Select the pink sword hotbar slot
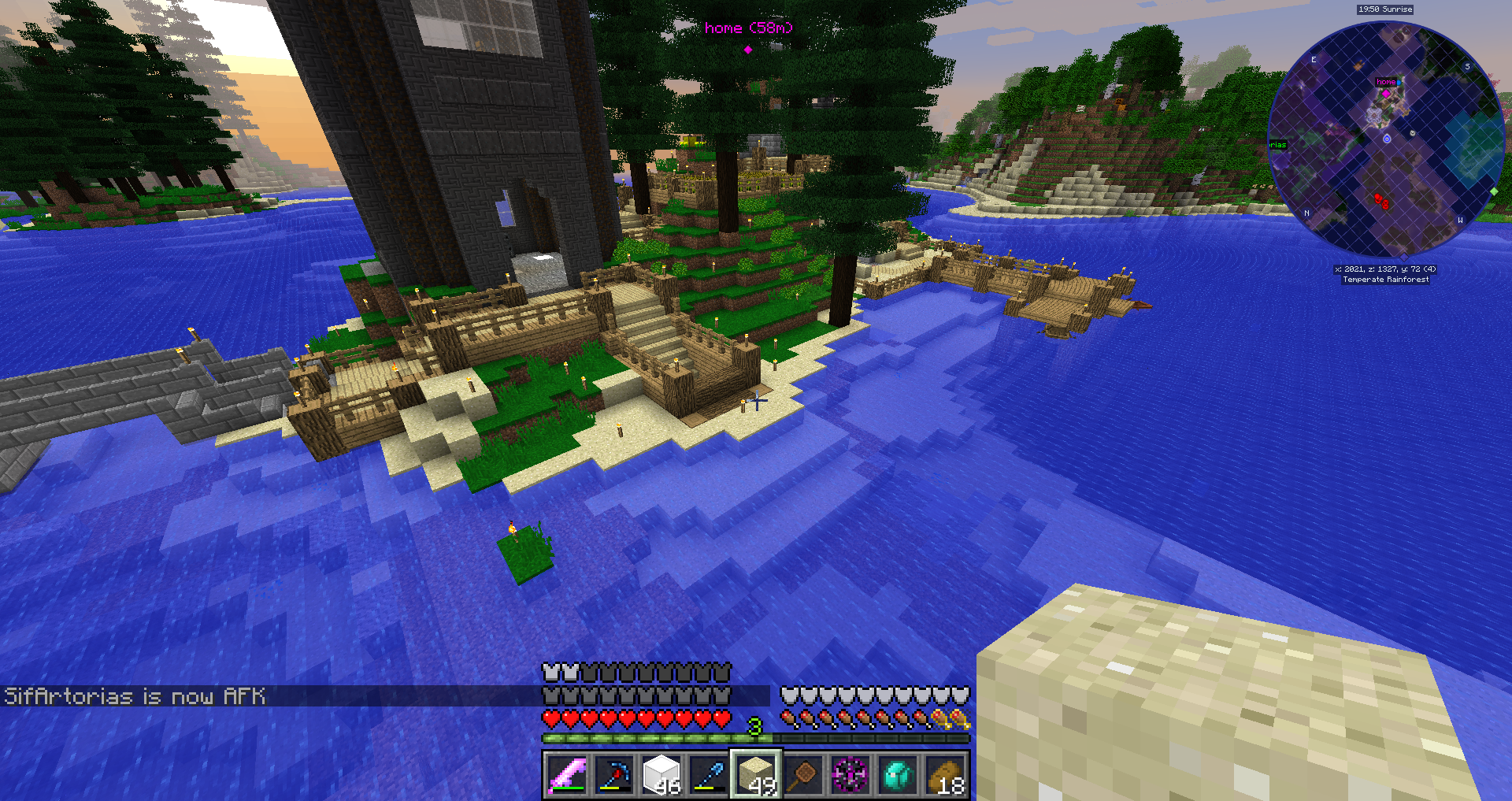The image size is (1512, 801). tap(567, 775)
